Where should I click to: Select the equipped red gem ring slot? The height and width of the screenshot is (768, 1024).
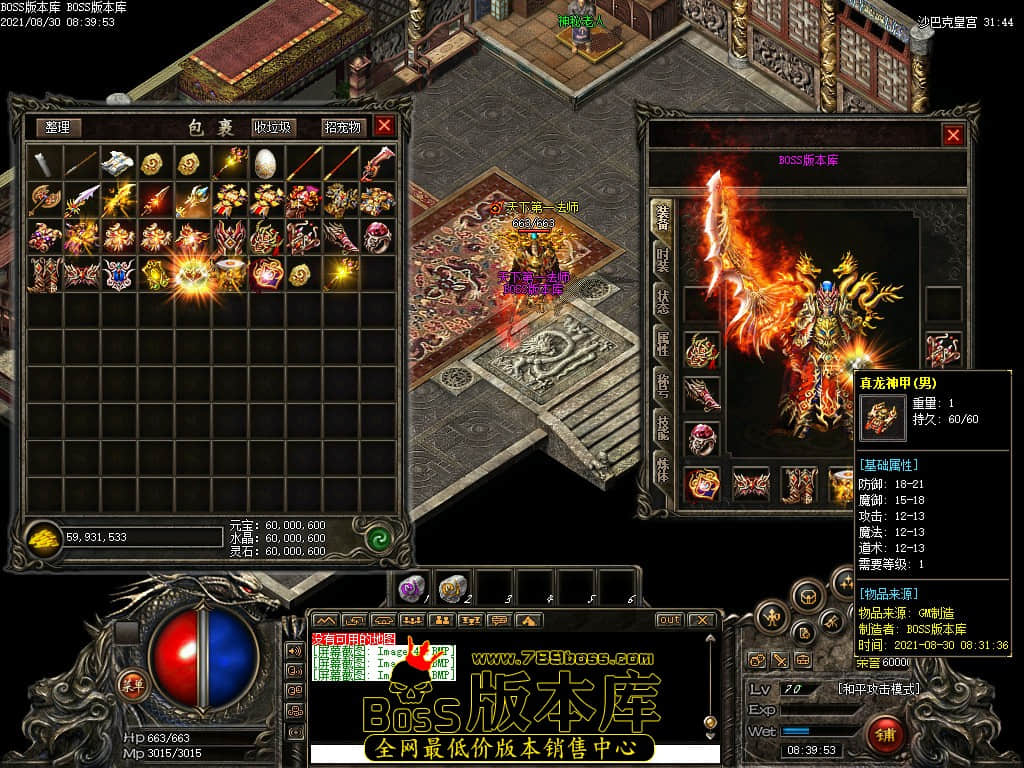702,439
